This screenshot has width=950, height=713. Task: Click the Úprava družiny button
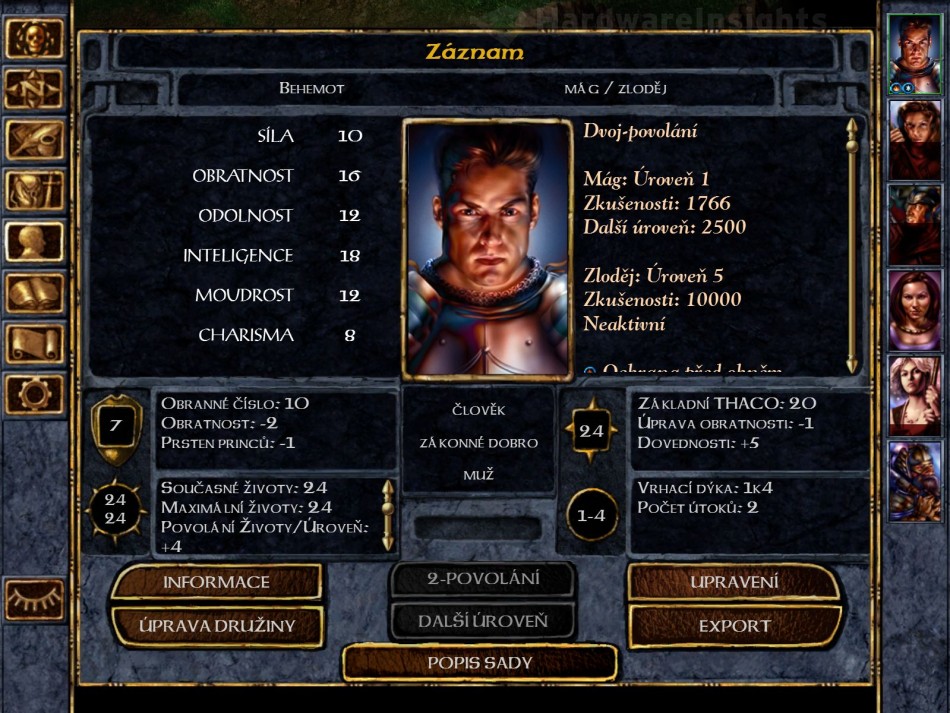coord(216,627)
